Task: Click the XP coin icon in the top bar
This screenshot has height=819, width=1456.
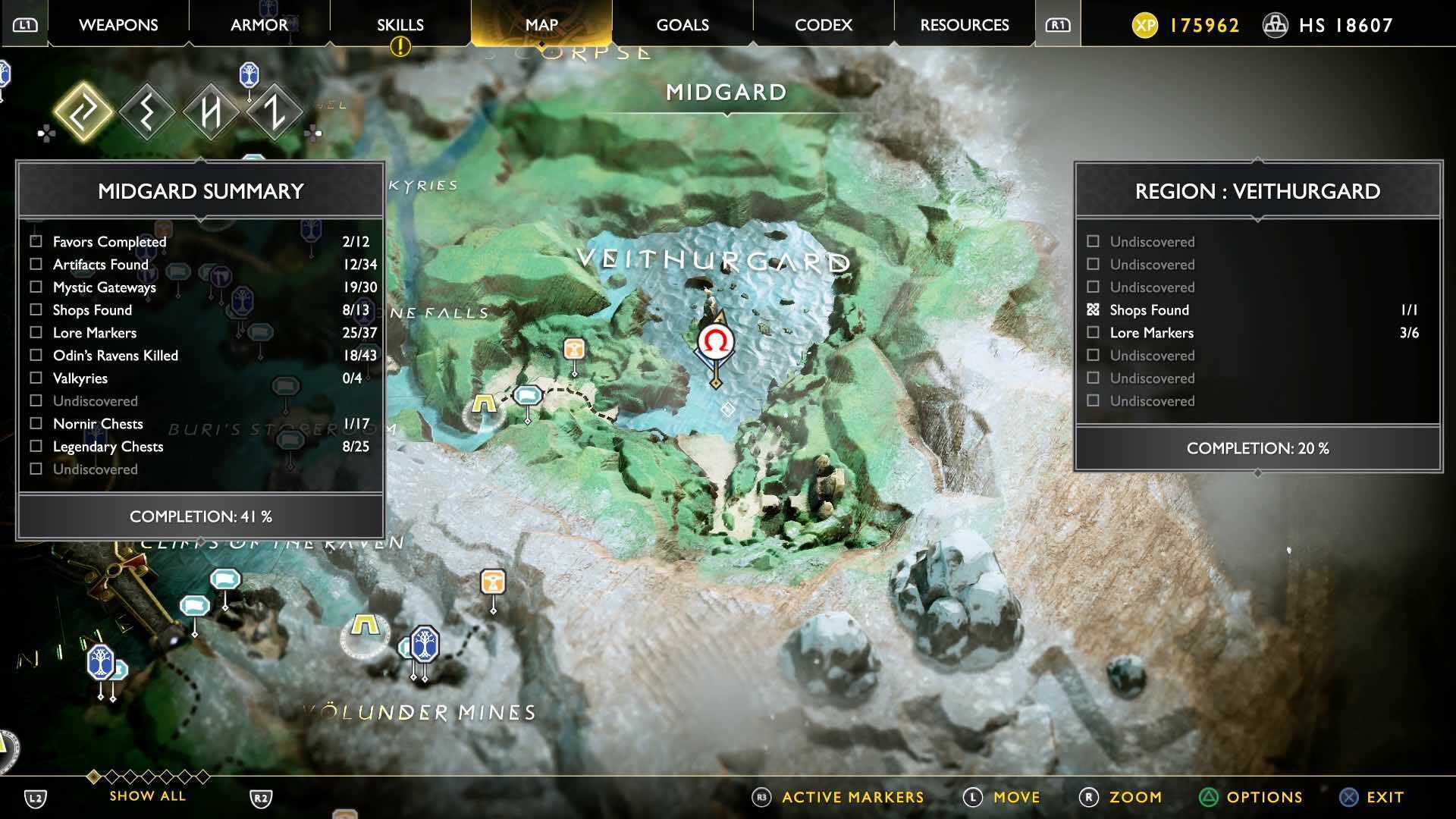Action: 1146,25
